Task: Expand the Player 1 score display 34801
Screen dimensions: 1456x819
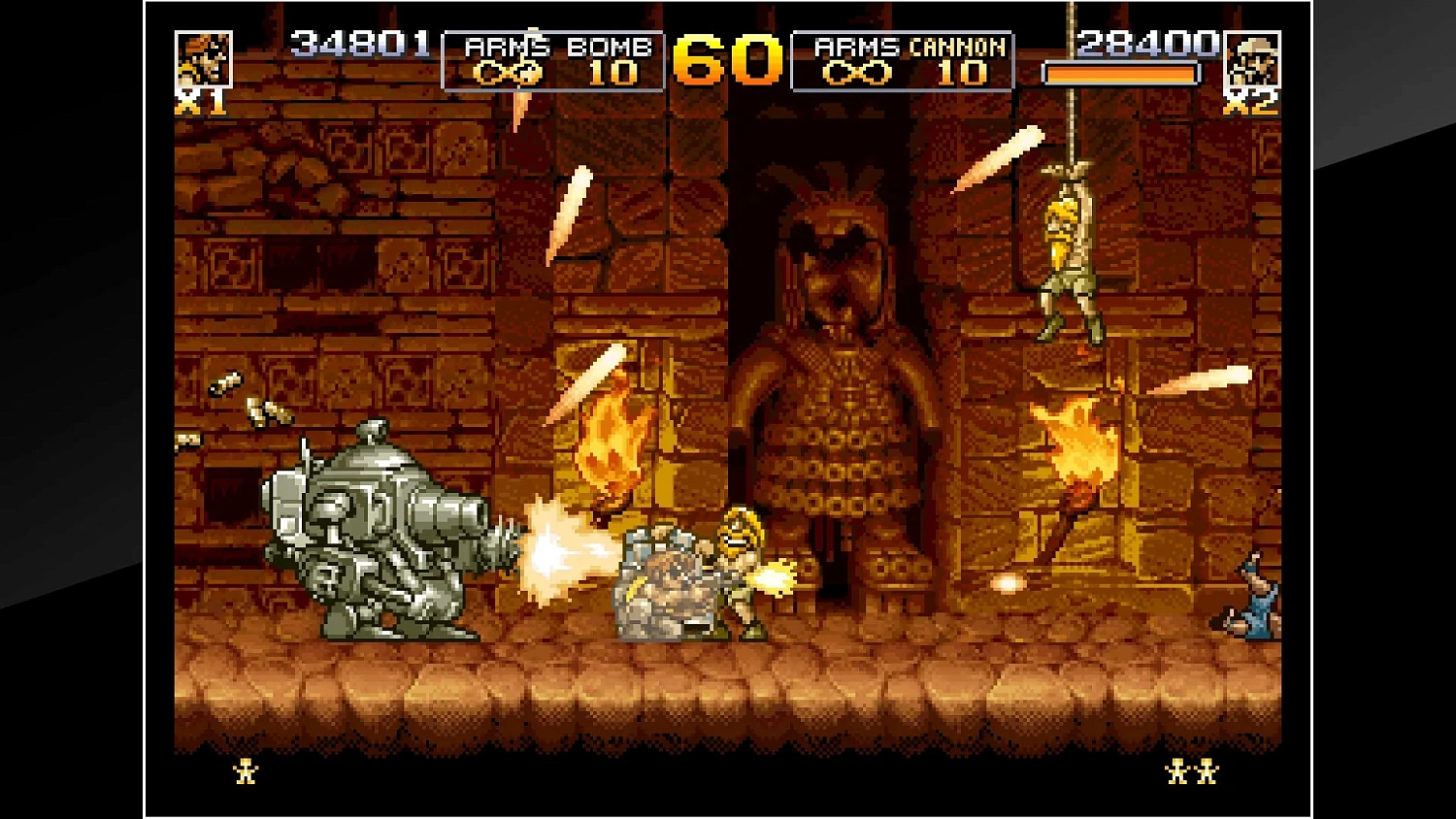Action: click(361, 42)
